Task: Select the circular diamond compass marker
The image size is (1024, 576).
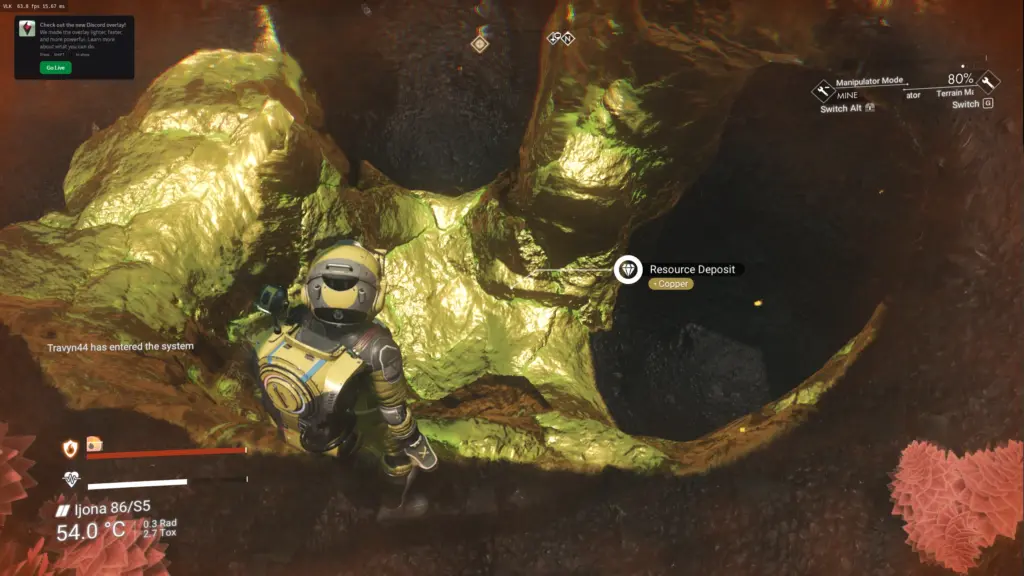Action: 480,43
